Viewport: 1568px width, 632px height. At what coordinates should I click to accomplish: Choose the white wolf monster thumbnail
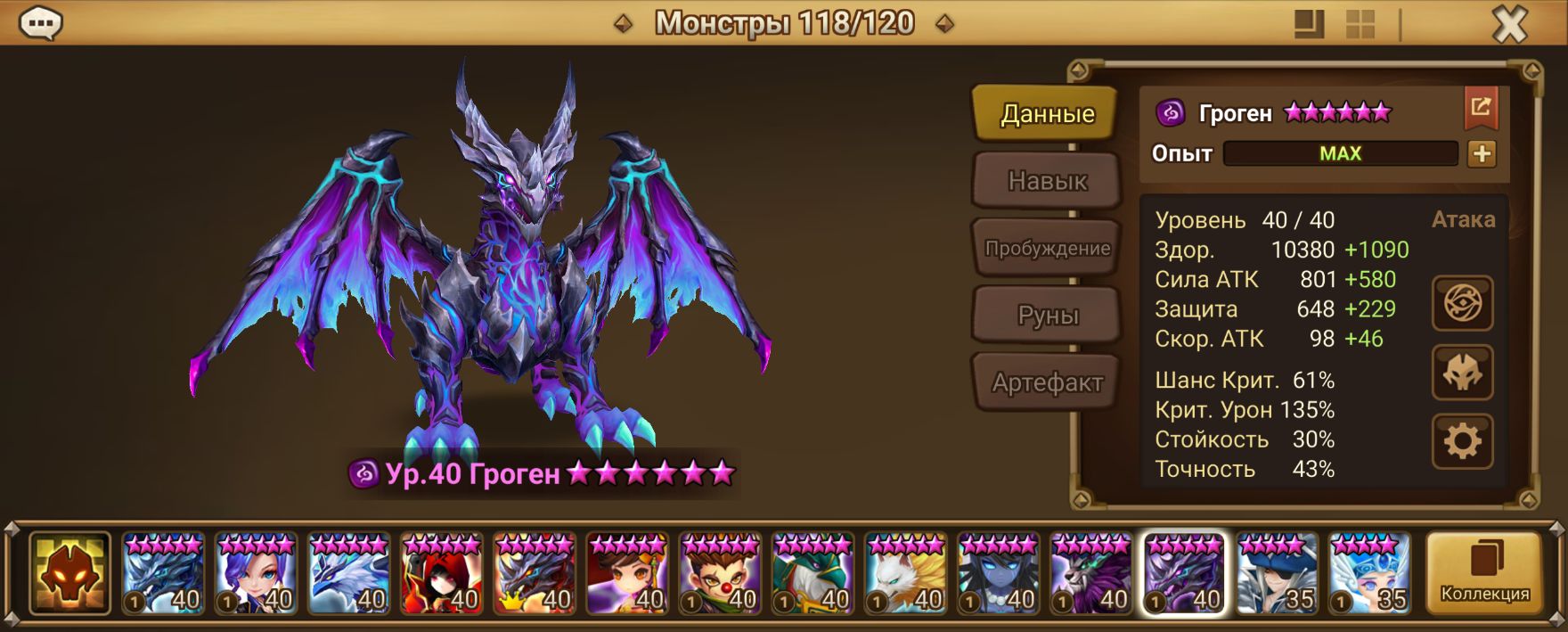[906, 573]
